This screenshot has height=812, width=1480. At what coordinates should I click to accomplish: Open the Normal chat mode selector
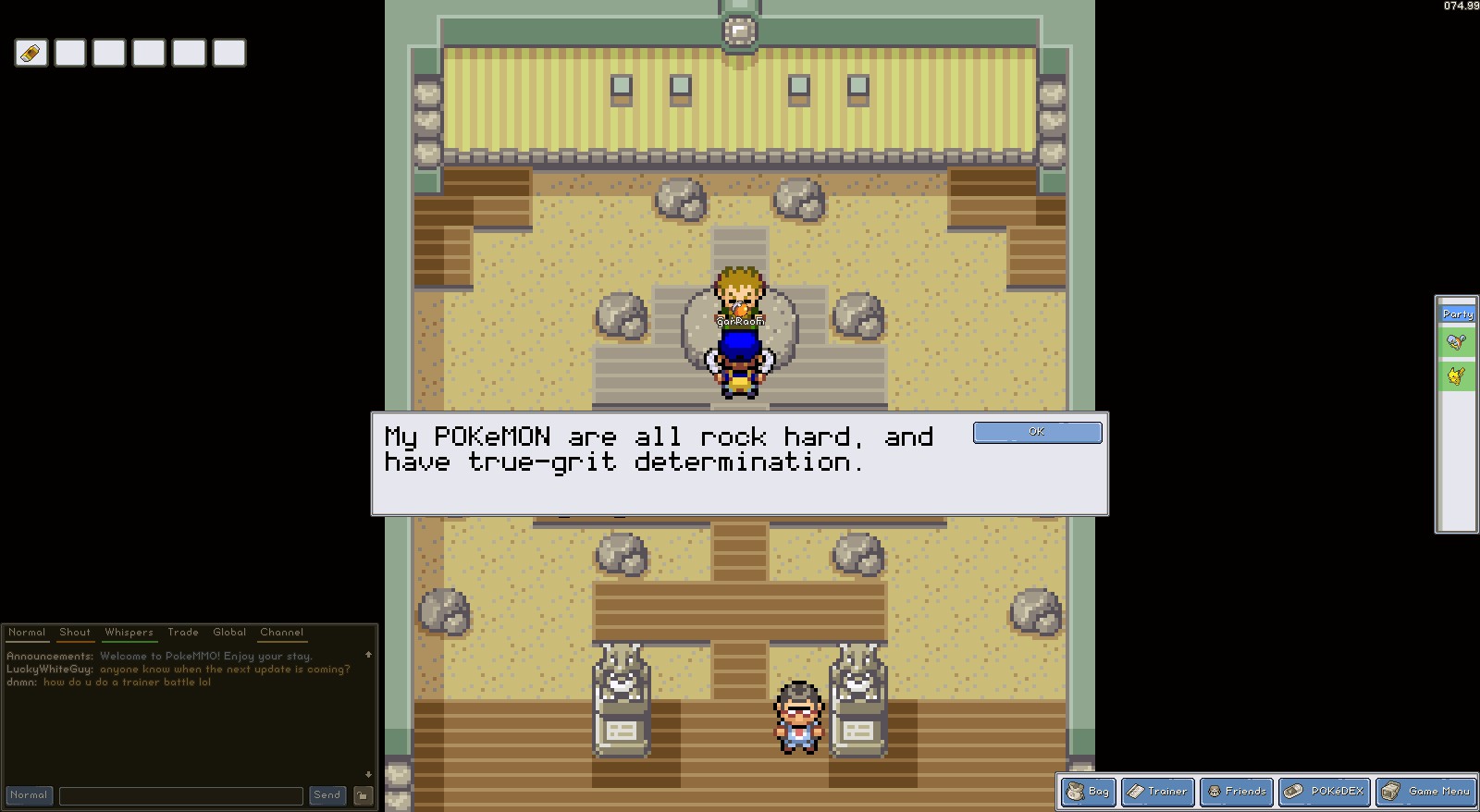tap(29, 794)
